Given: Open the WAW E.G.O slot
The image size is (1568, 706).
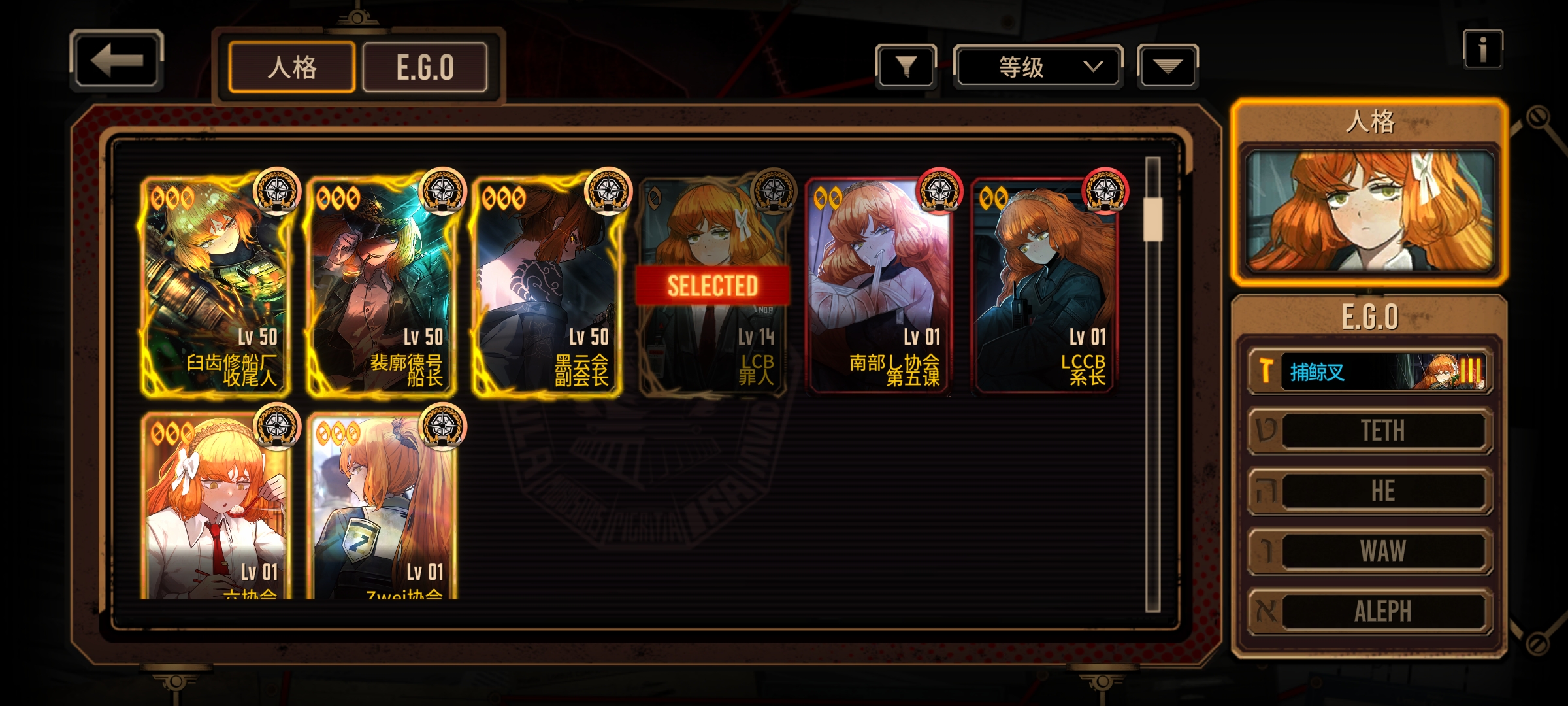Looking at the screenshot, I should (x=1370, y=551).
